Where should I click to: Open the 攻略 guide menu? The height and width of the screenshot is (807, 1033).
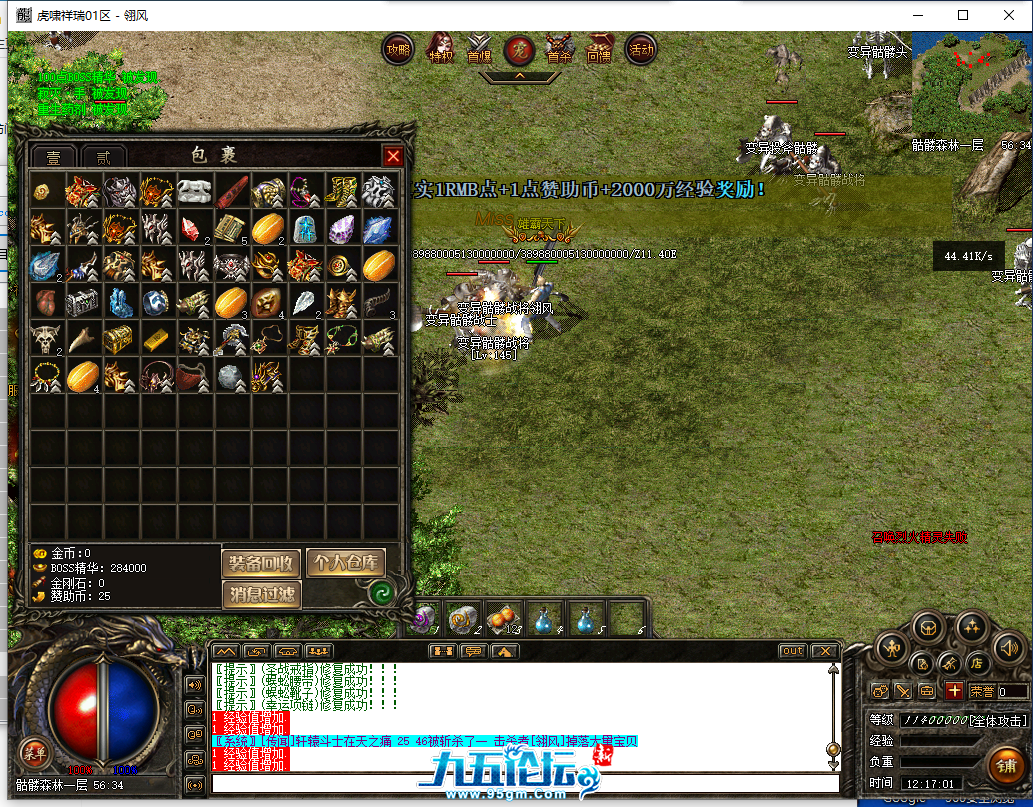[x=398, y=49]
